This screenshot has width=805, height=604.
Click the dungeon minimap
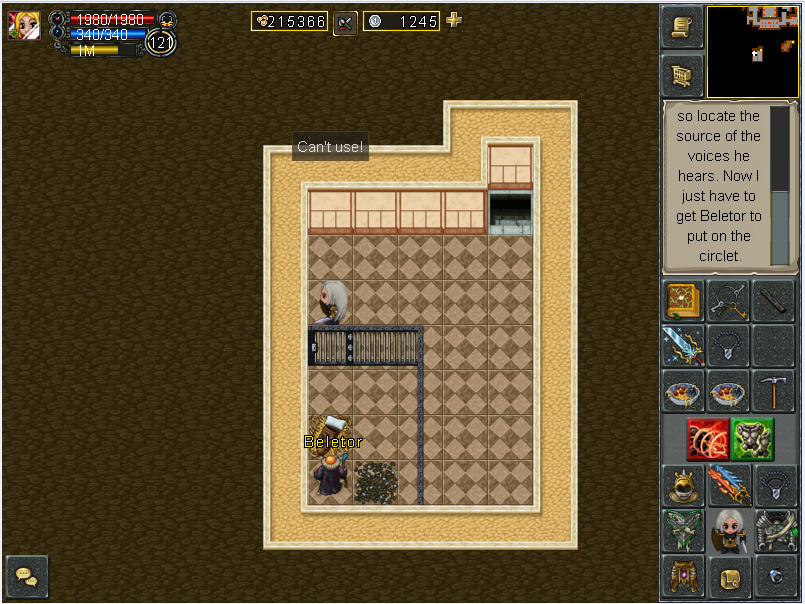(x=753, y=51)
